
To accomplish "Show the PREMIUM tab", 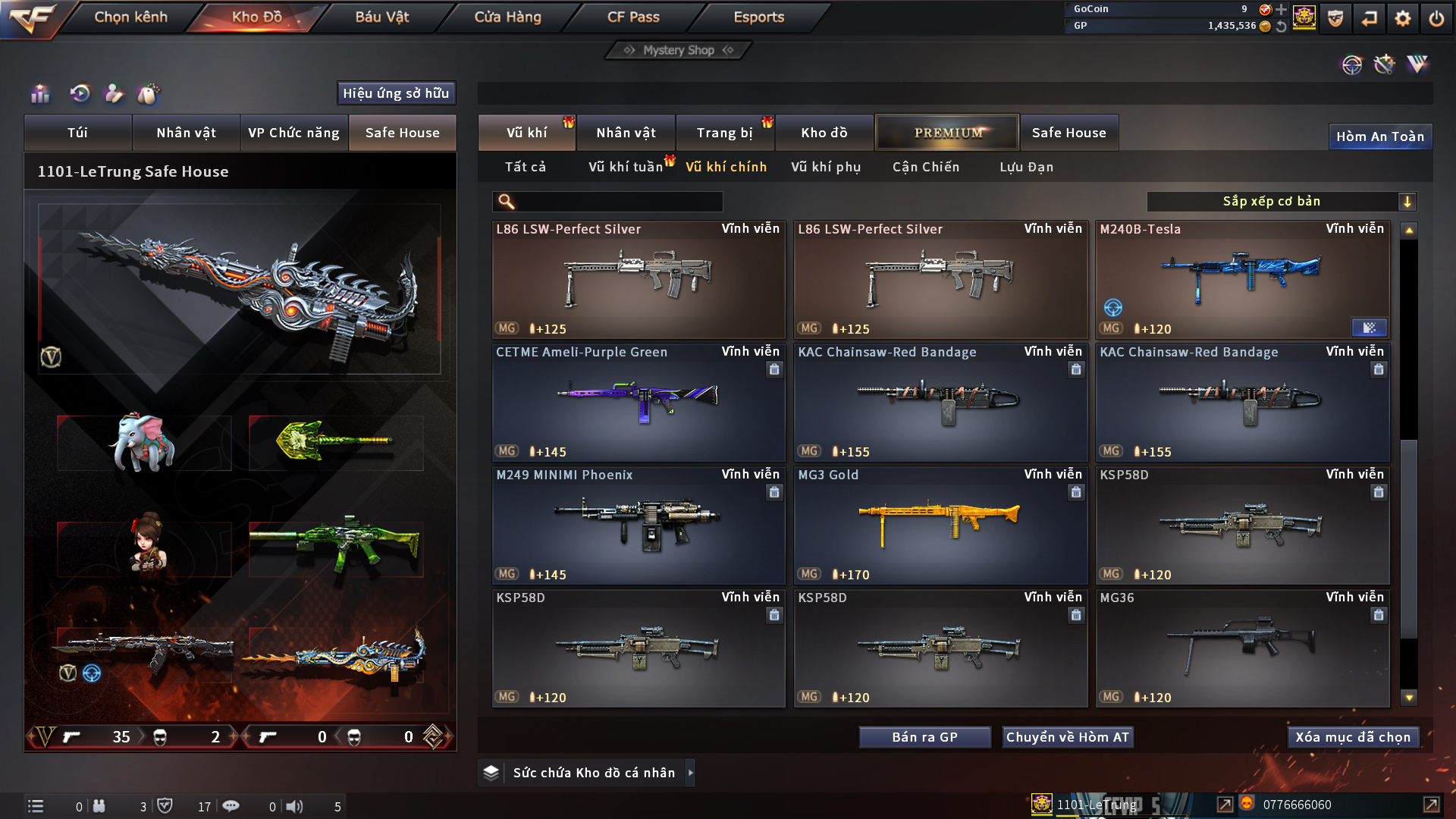I will 947,133.
